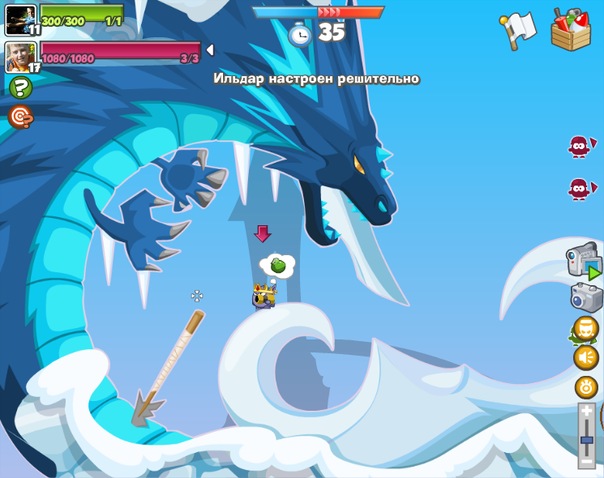Take a screenshot with the photo camera
Image resolution: width=604 pixels, height=478 pixels.
(x=585, y=297)
